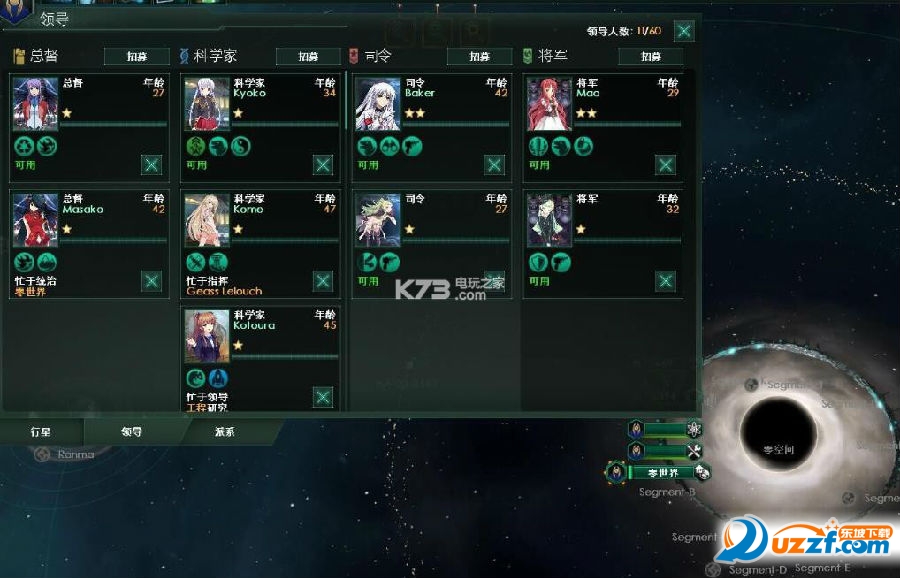Dismiss general Mao with the X button
Viewport: 900px width, 578px height.
(665, 165)
